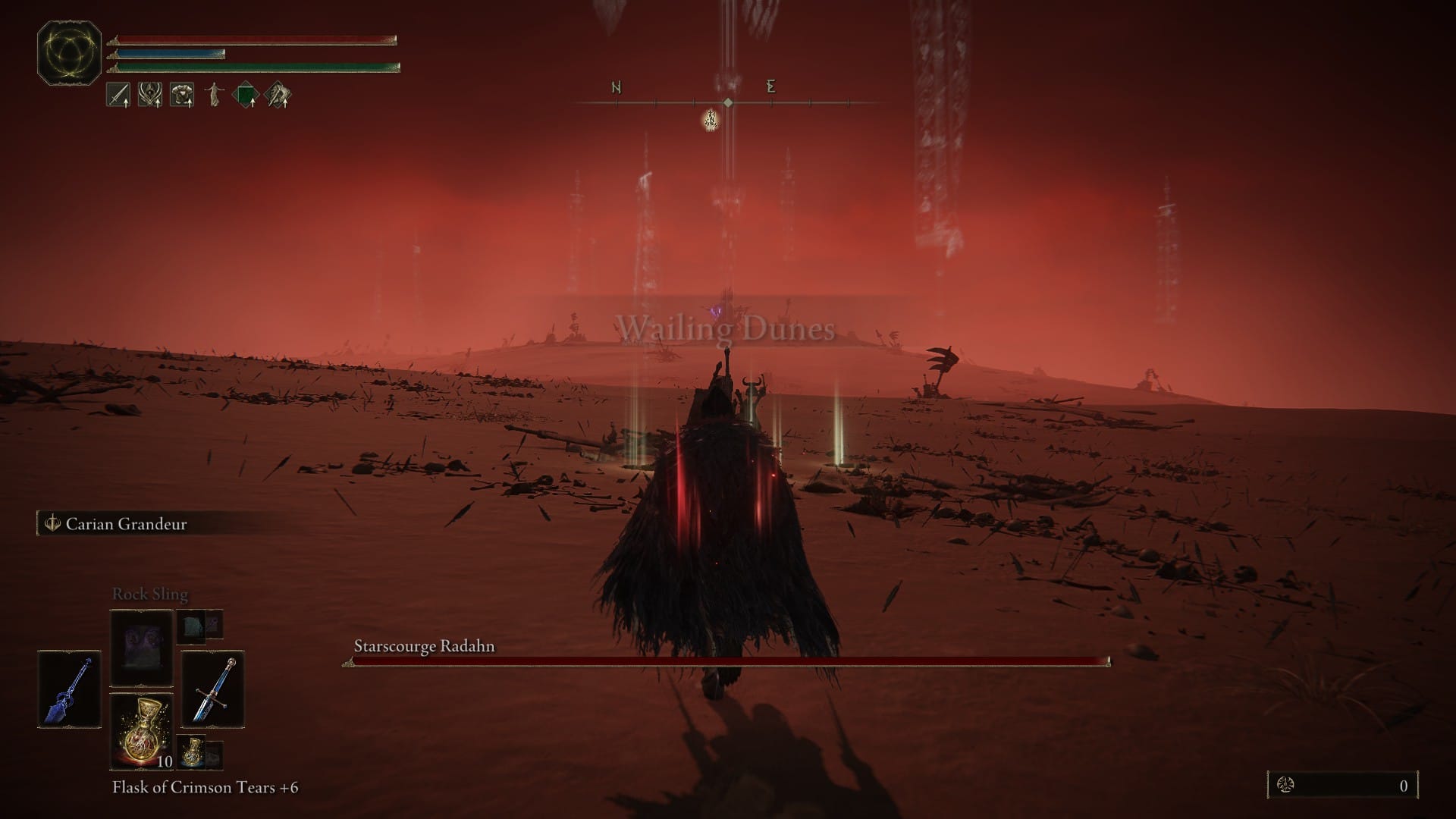Inspect the sword attack buff icon
Screen dimensions: 1456x819
[118, 96]
